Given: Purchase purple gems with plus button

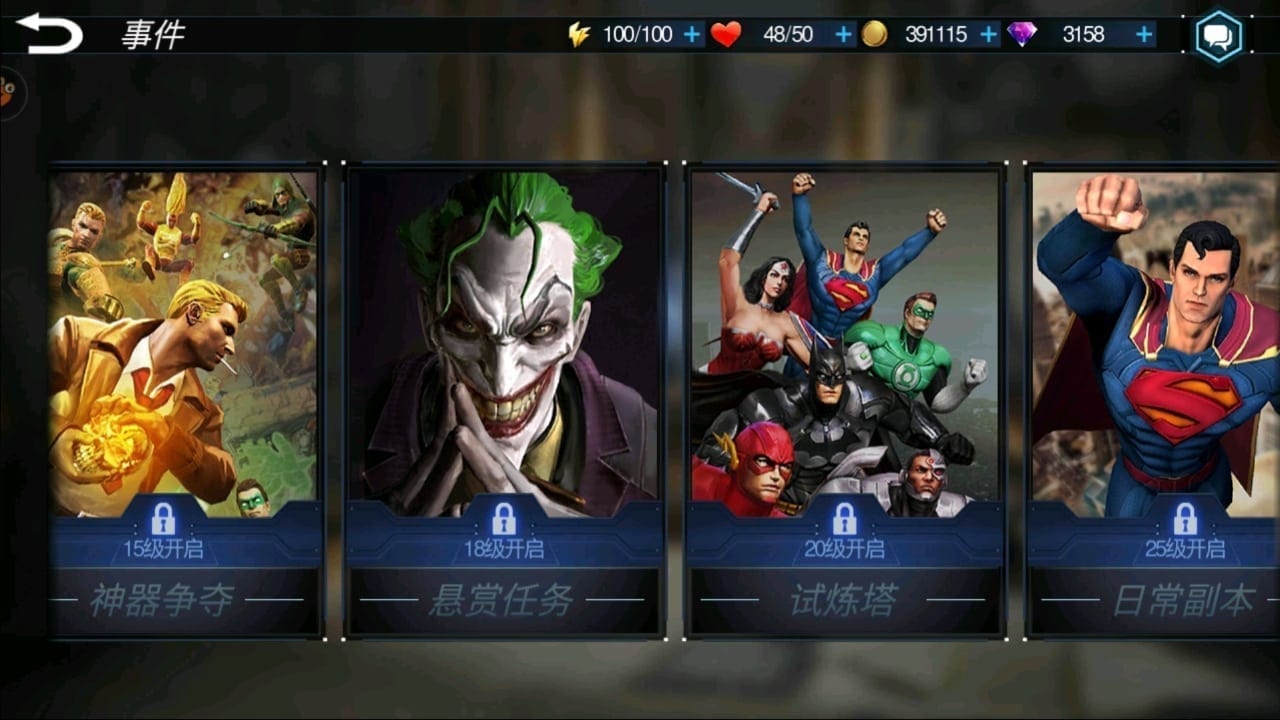Looking at the screenshot, I should coord(1144,35).
